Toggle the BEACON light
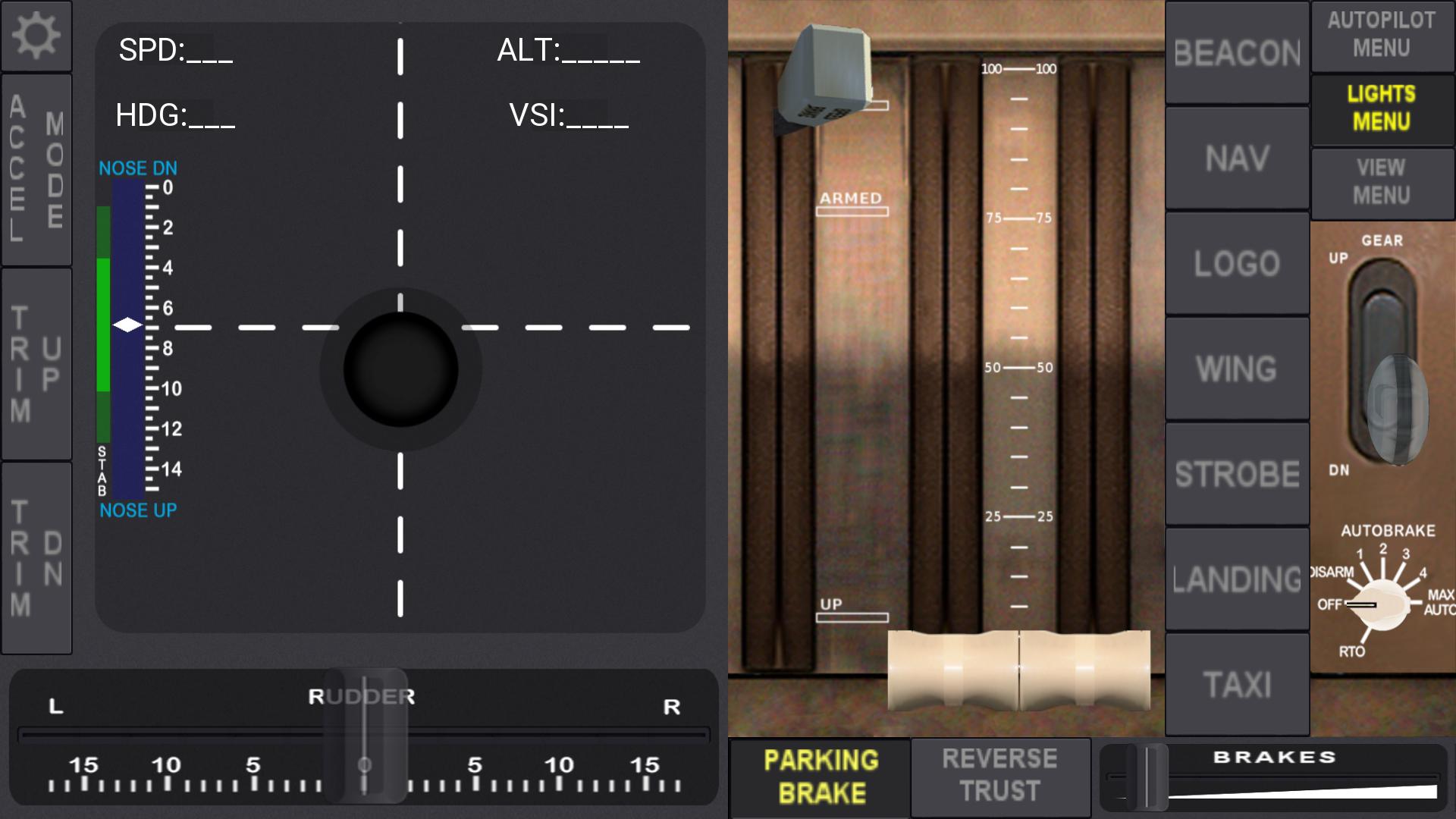Image resolution: width=1456 pixels, height=819 pixels. (1236, 53)
